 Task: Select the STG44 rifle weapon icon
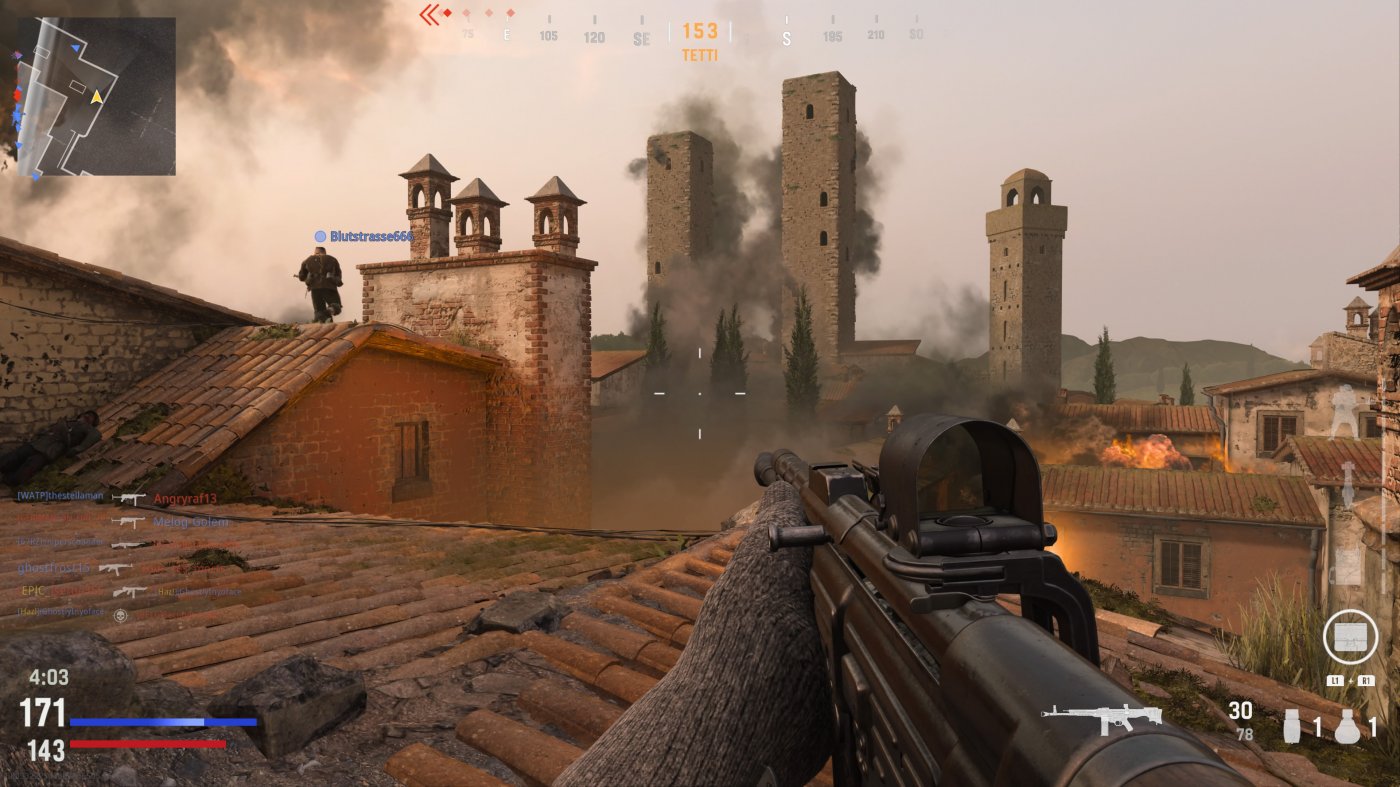pos(1101,716)
